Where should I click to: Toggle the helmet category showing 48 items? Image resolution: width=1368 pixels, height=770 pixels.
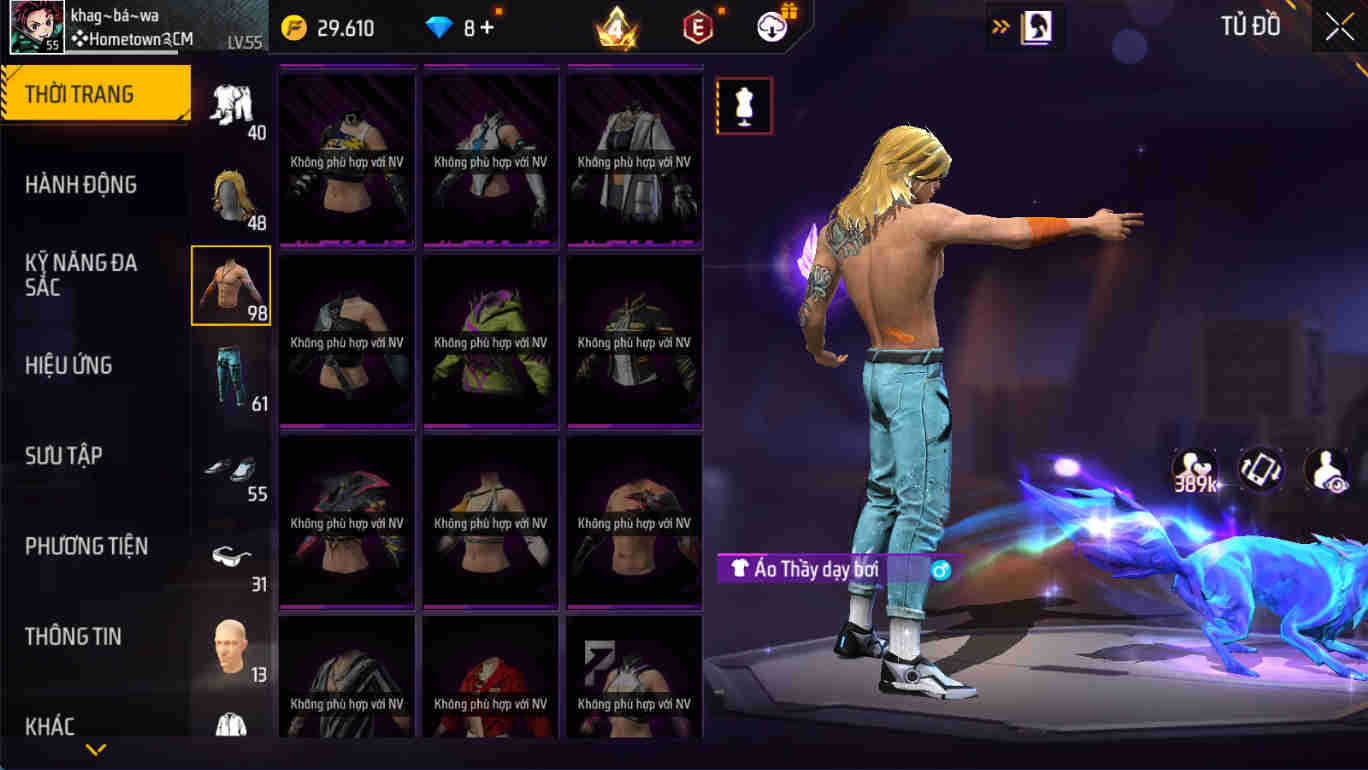tap(231, 197)
